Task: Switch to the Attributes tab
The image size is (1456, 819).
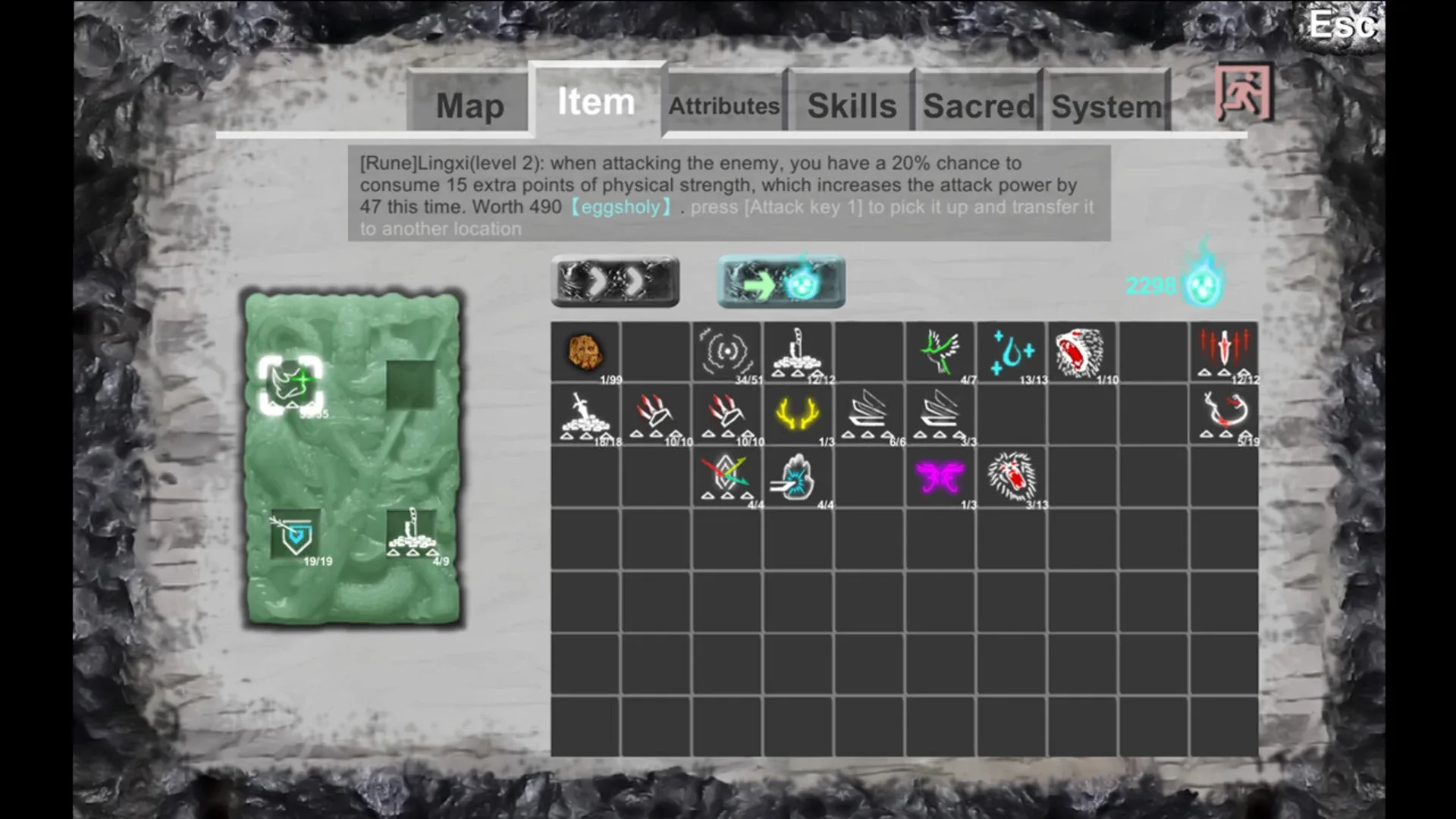Action: click(x=723, y=106)
